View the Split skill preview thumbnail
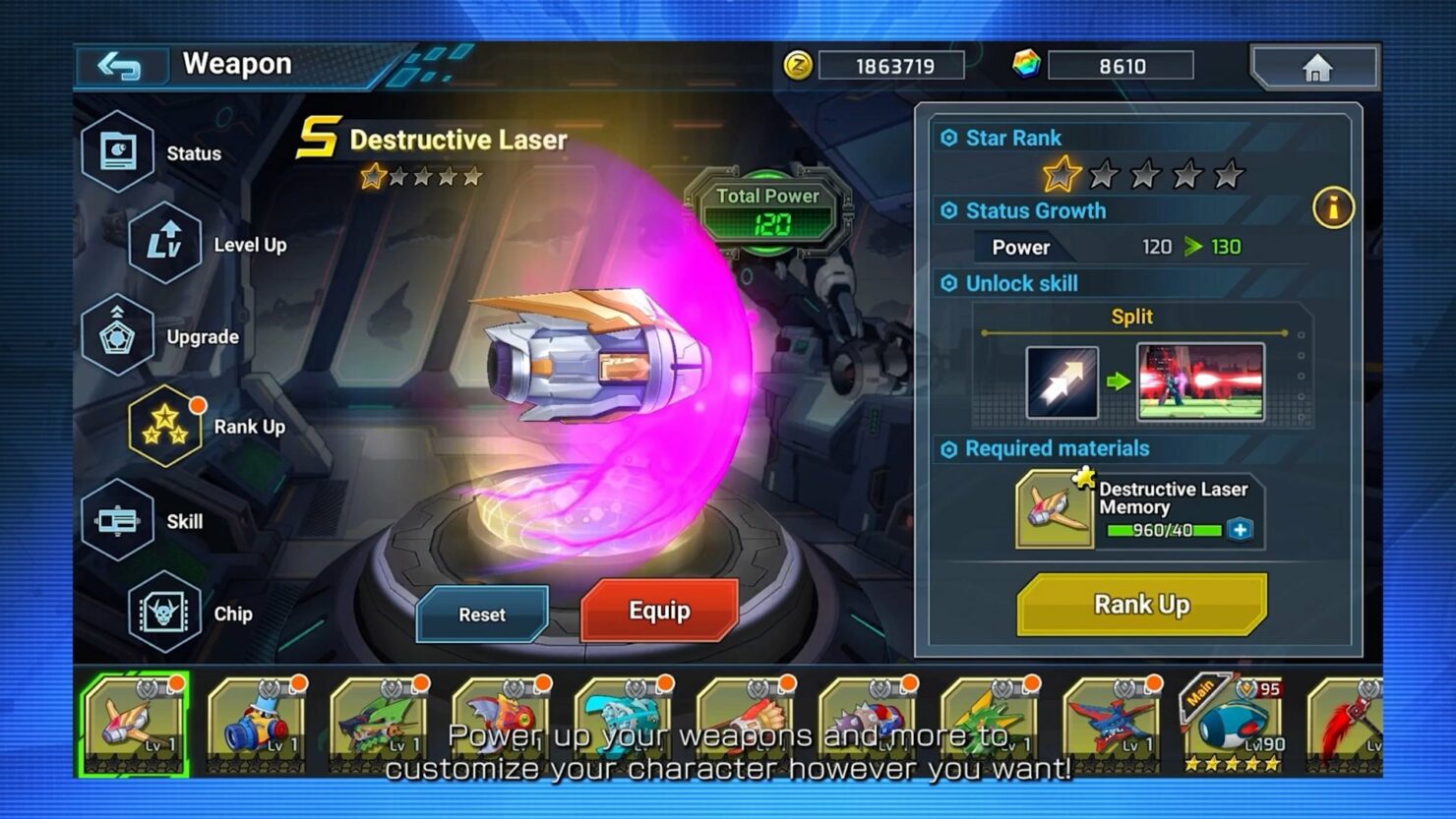The width and height of the screenshot is (1456, 819). 1200,381
